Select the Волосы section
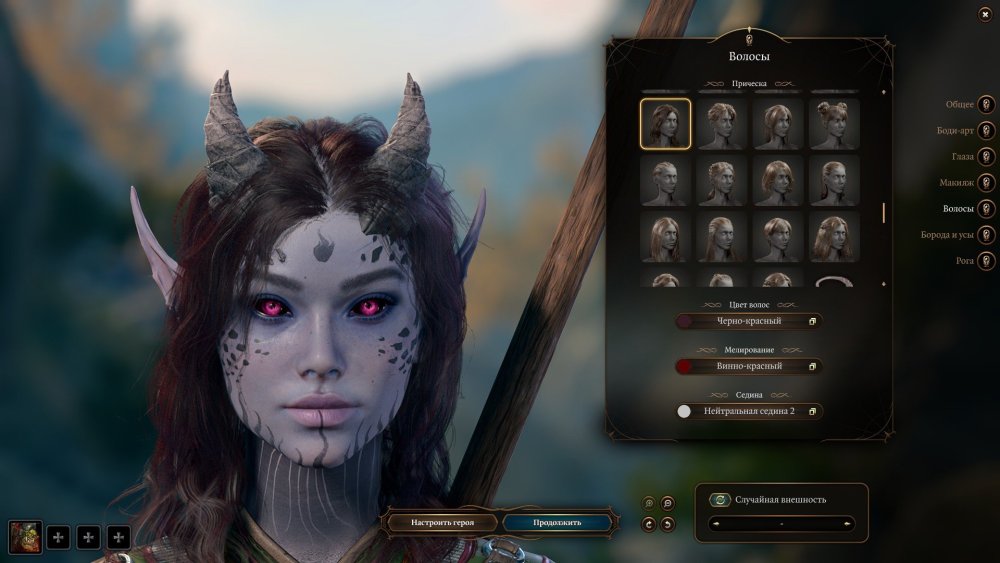The image size is (1000, 563). tap(986, 209)
